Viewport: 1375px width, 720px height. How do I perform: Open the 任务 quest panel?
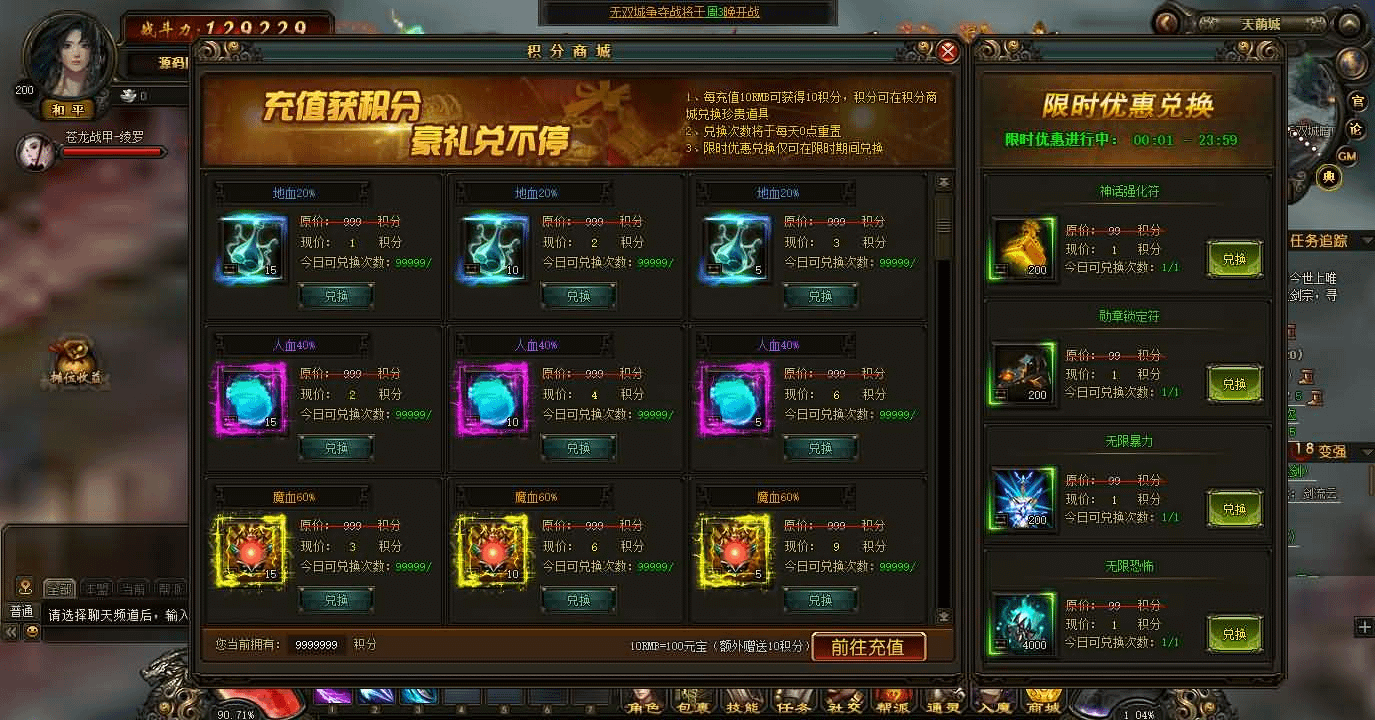coord(792,701)
